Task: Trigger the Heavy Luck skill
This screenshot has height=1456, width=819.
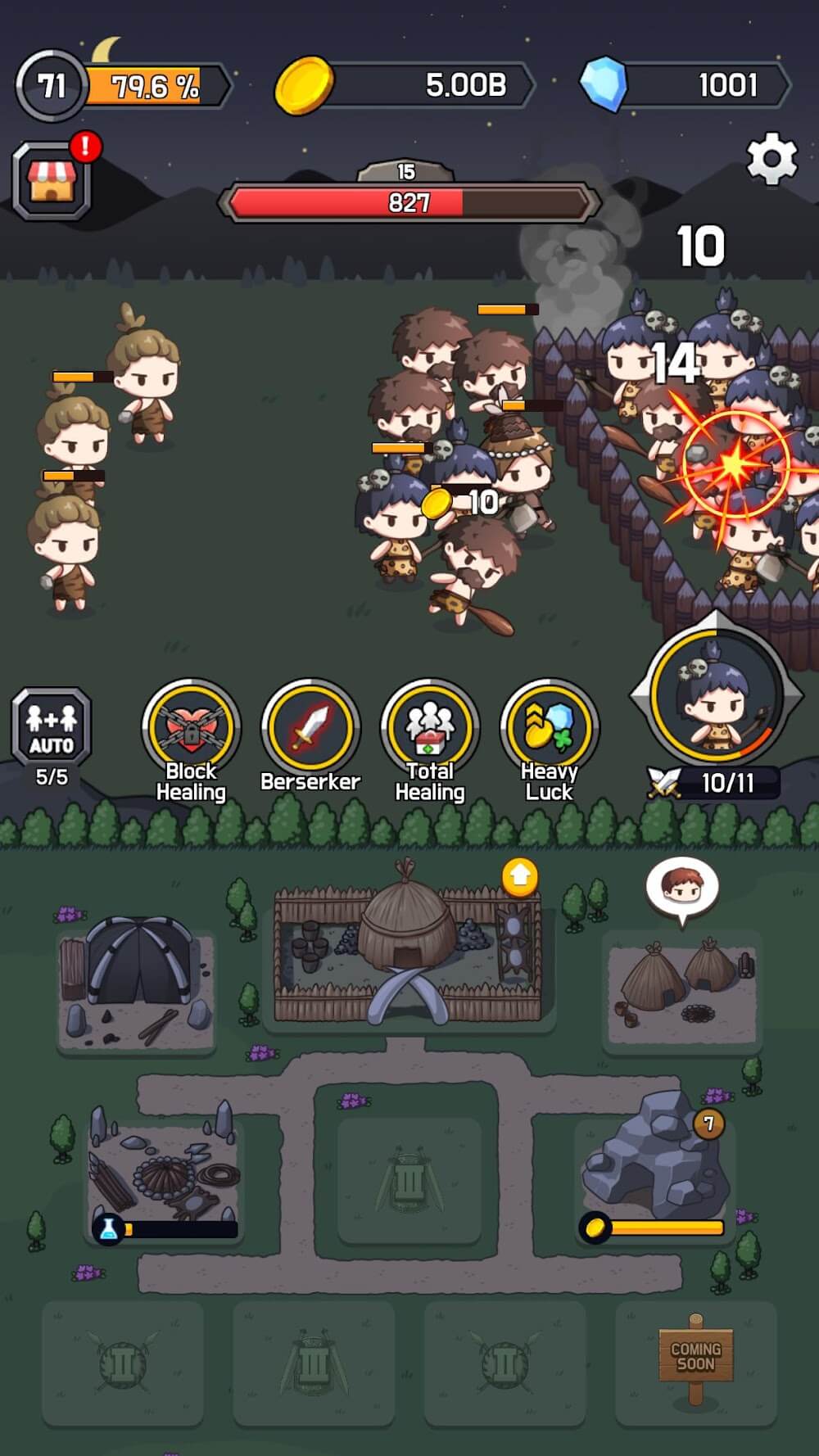Action: [550, 727]
